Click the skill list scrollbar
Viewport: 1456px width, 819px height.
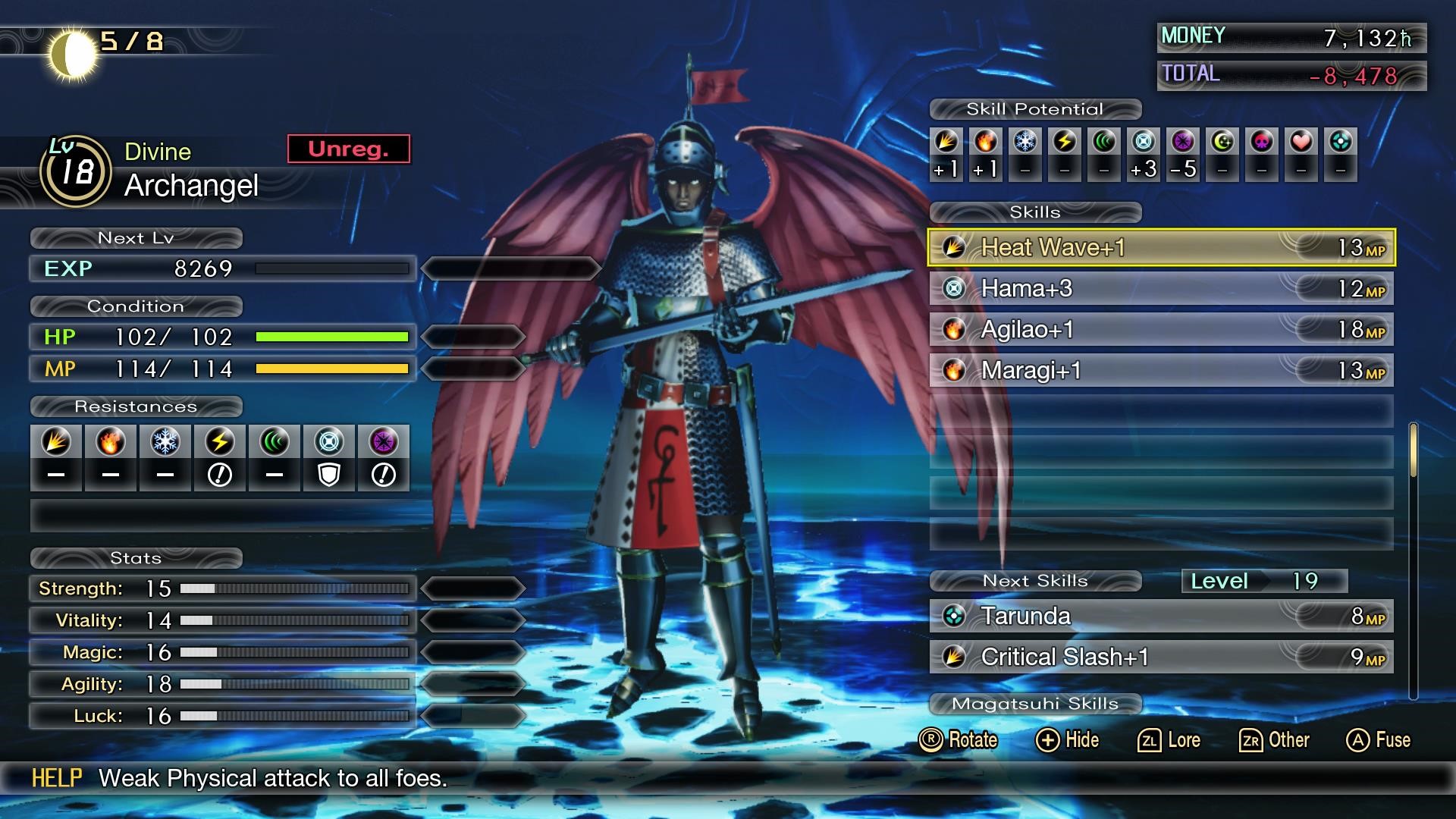pos(1413,451)
